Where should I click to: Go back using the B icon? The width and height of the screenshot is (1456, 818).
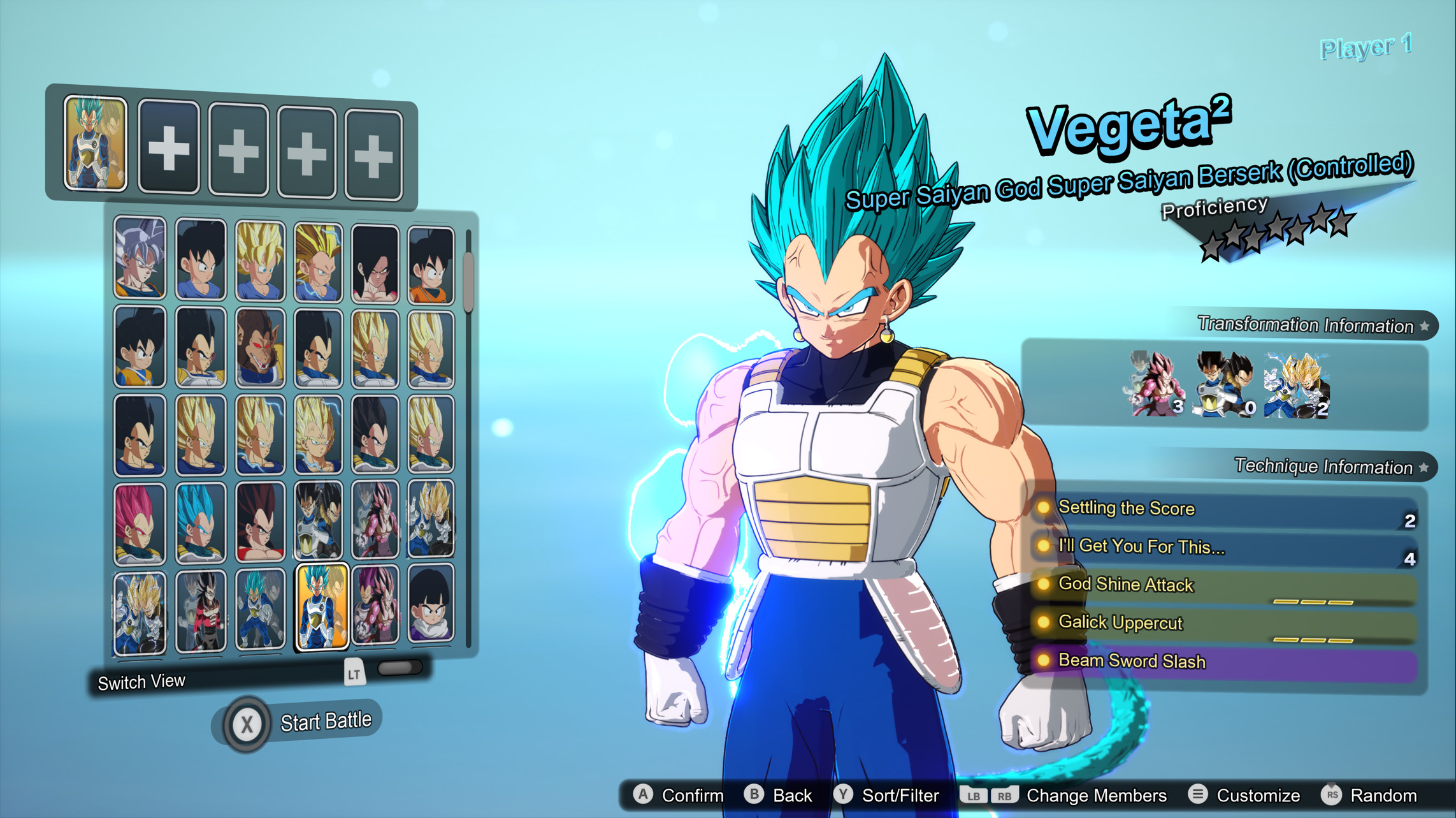tap(755, 795)
